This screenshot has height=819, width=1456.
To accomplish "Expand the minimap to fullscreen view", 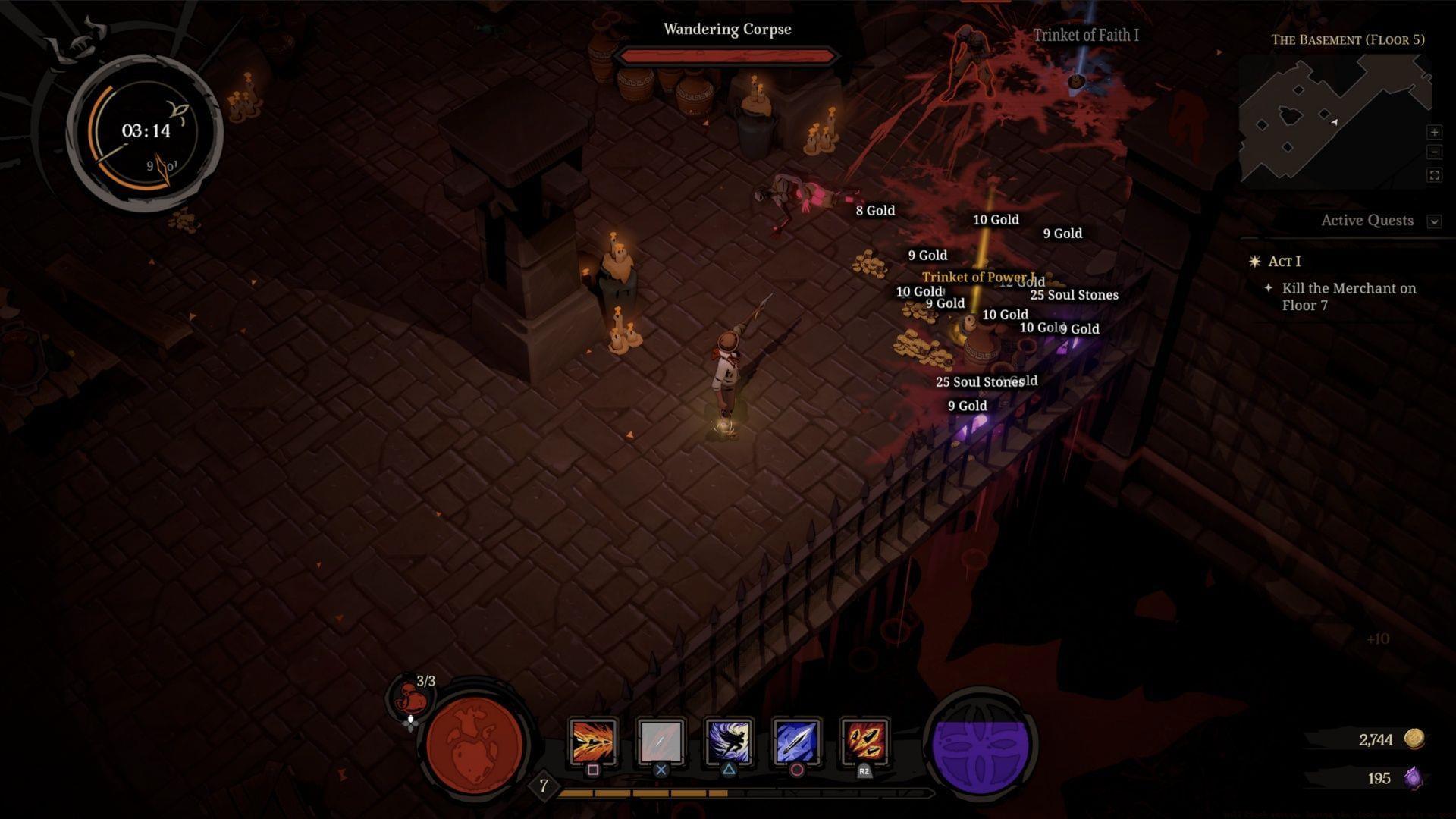I will tap(1435, 174).
